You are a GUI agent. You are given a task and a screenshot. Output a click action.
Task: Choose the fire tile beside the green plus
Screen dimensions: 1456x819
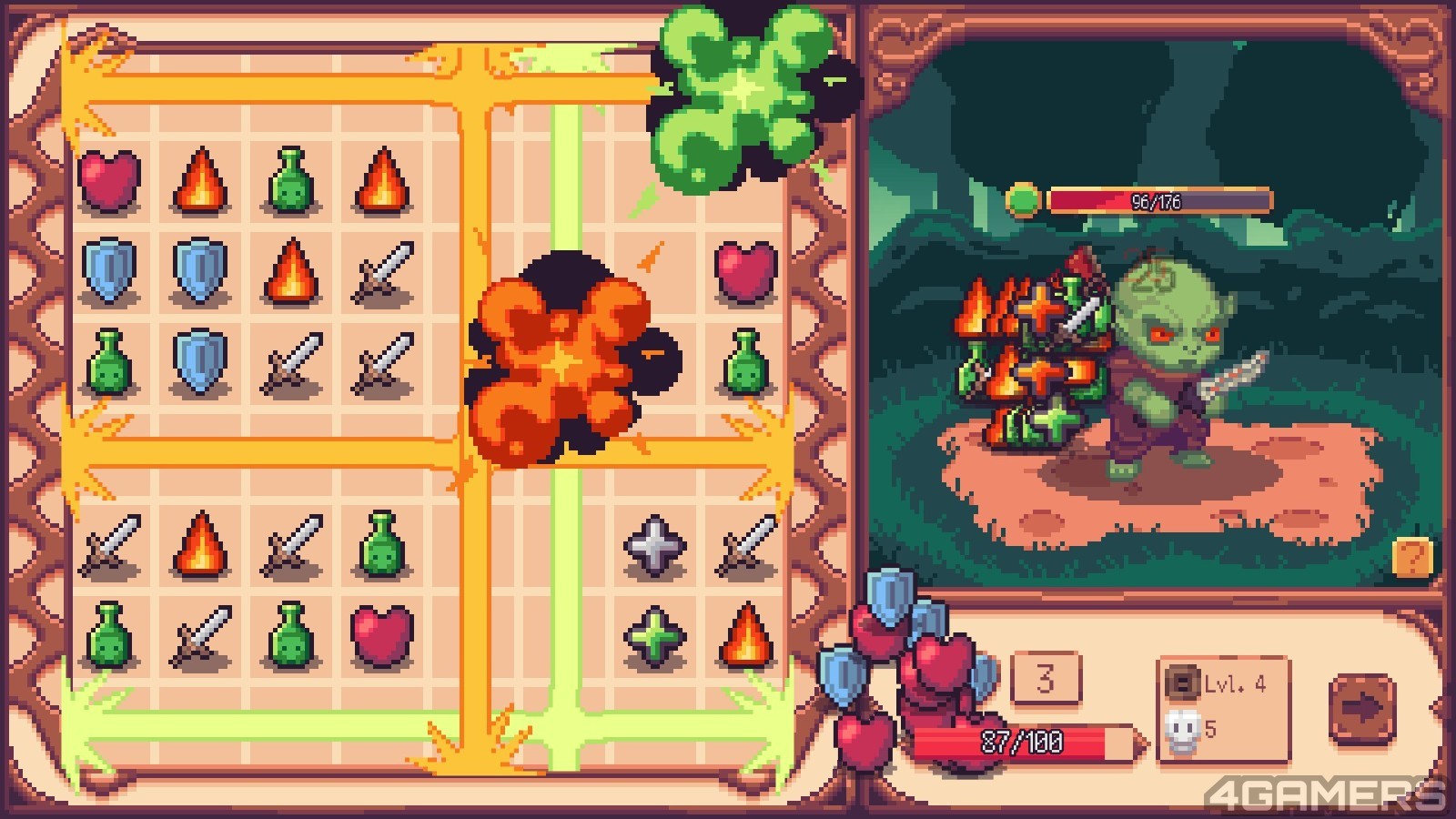746,634
